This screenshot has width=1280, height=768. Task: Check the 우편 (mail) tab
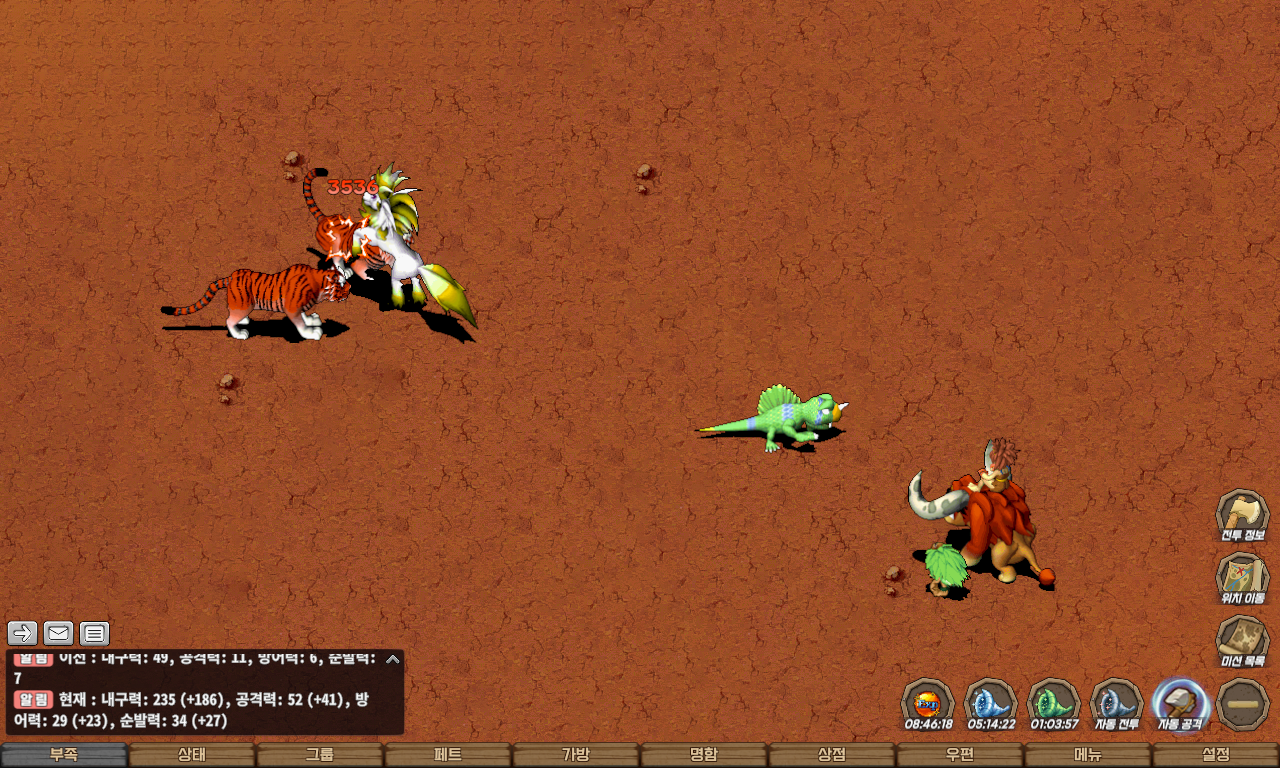coord(960,755)
